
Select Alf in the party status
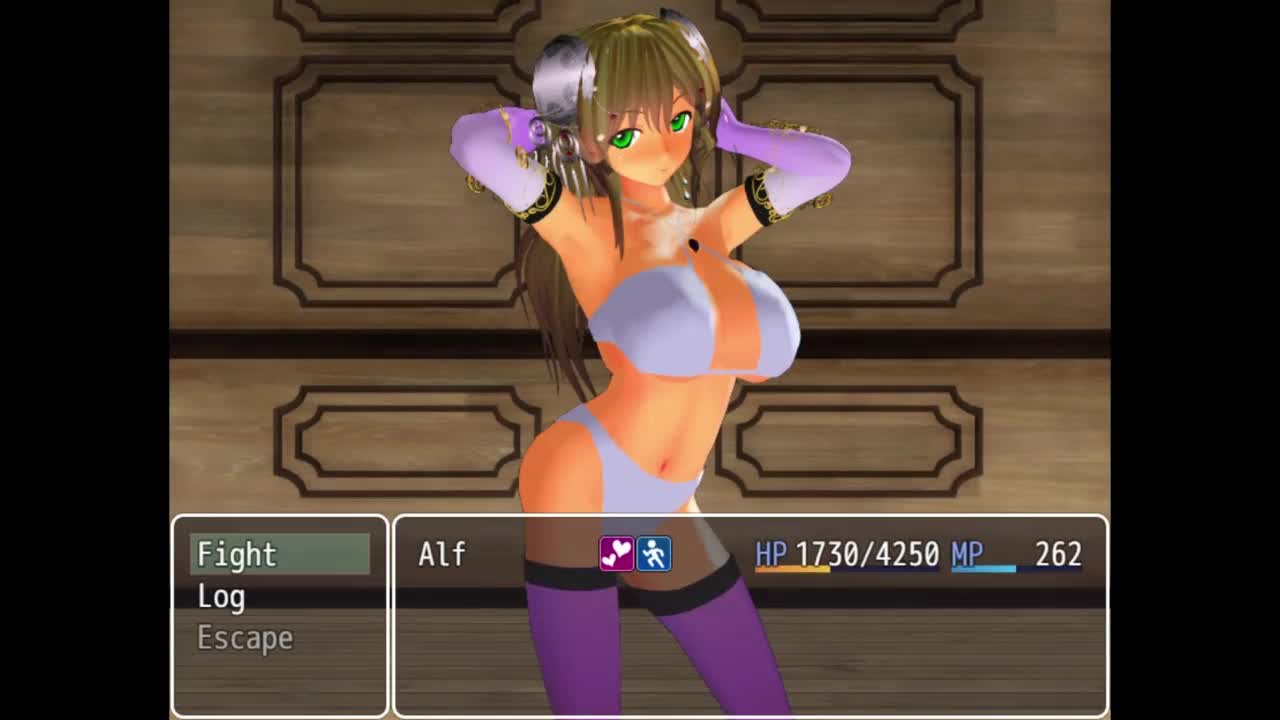[442, 554]
